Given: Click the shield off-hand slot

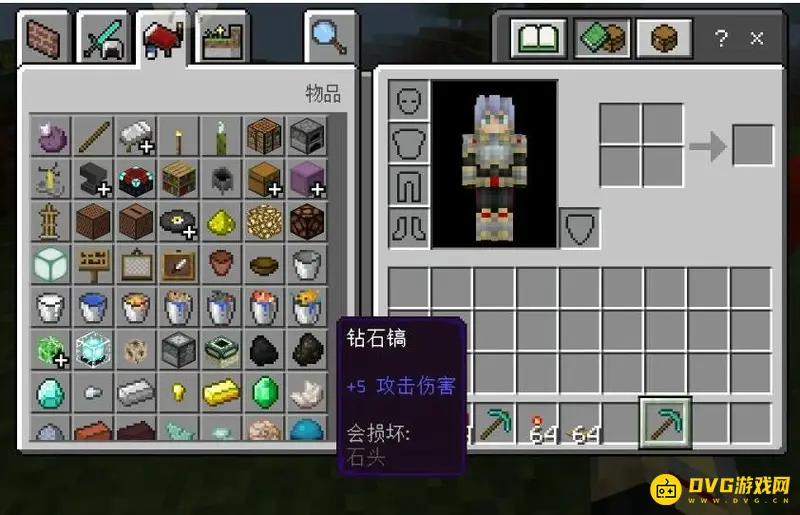Looking at the screenshot, I should [580, 227].
